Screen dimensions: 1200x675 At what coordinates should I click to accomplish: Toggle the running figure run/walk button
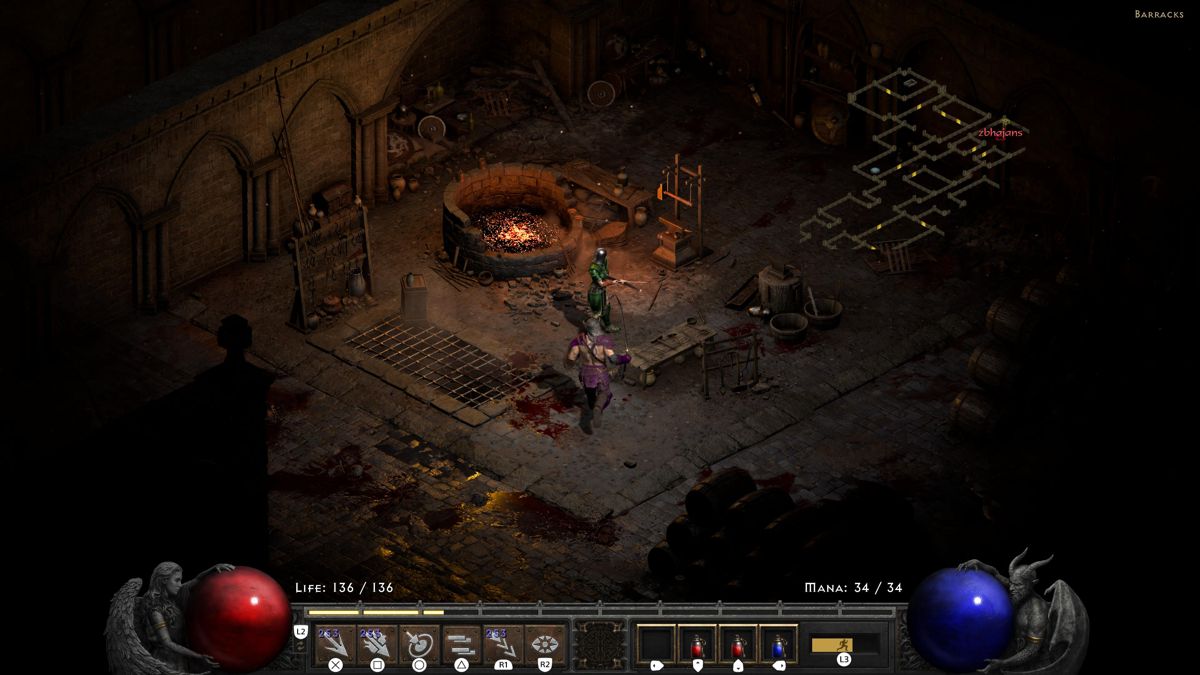tap(844, 644)
